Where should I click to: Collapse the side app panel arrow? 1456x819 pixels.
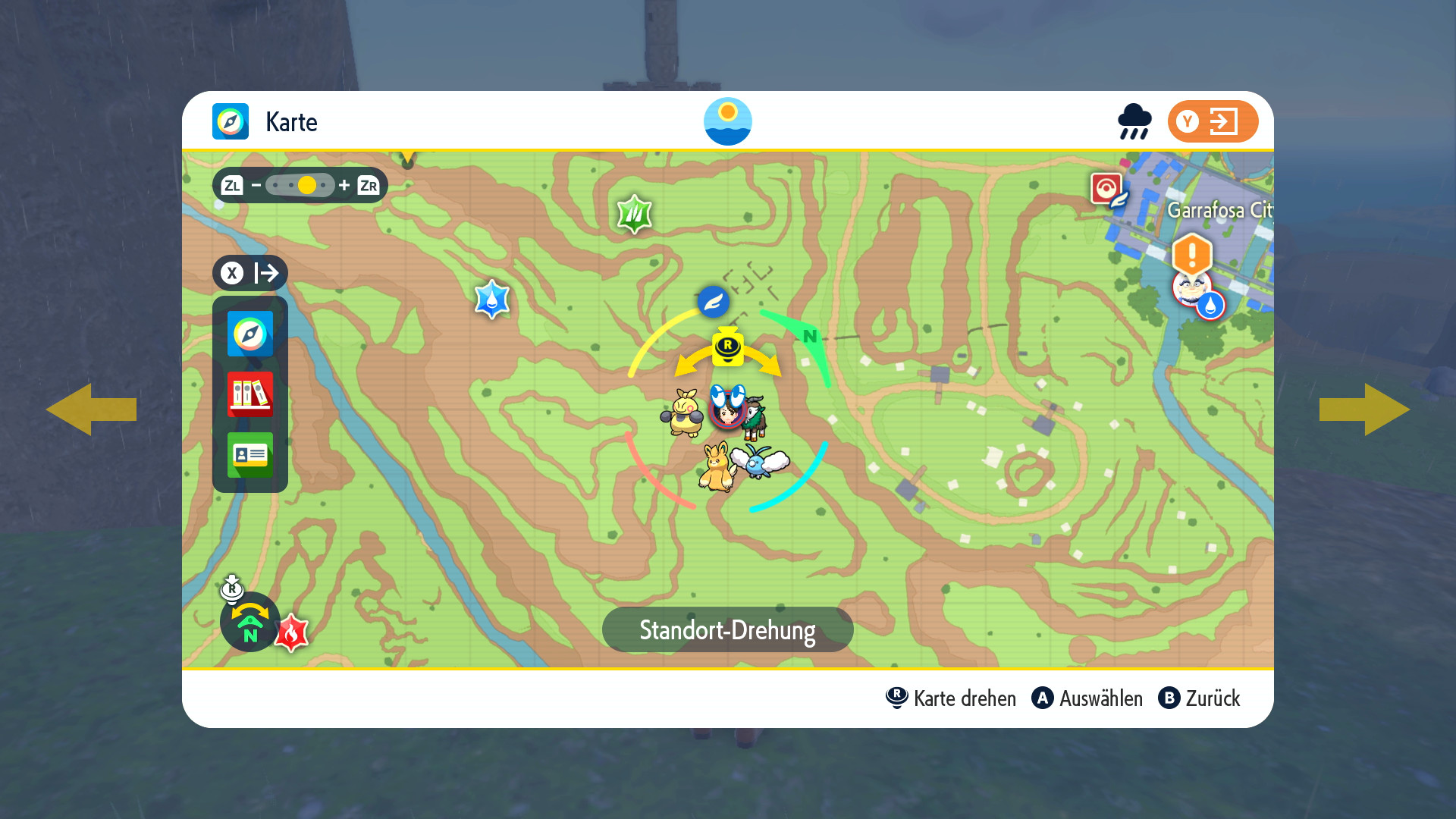250,273
